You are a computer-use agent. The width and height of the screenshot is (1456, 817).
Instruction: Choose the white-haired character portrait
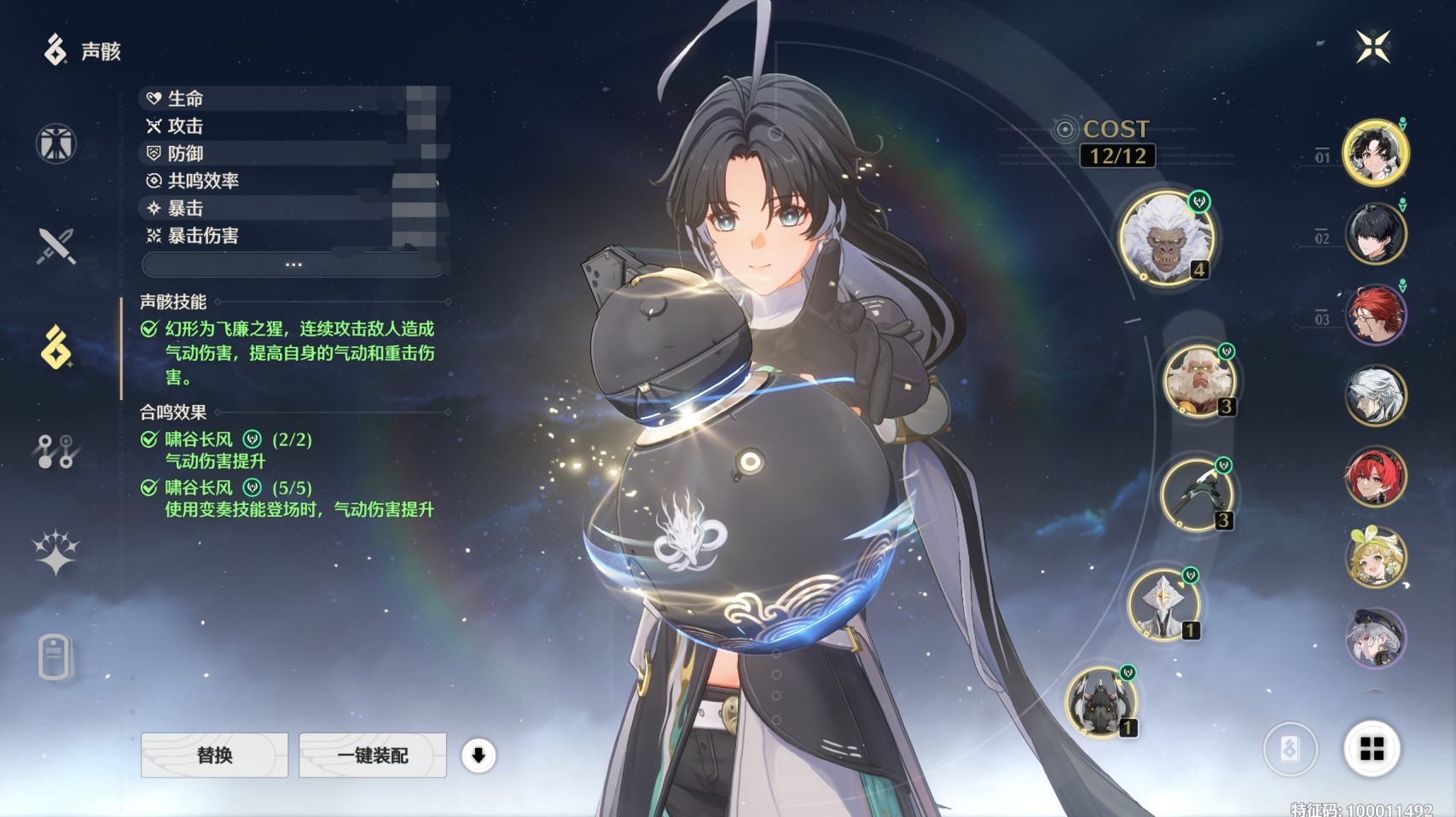tap(1375, 396)
